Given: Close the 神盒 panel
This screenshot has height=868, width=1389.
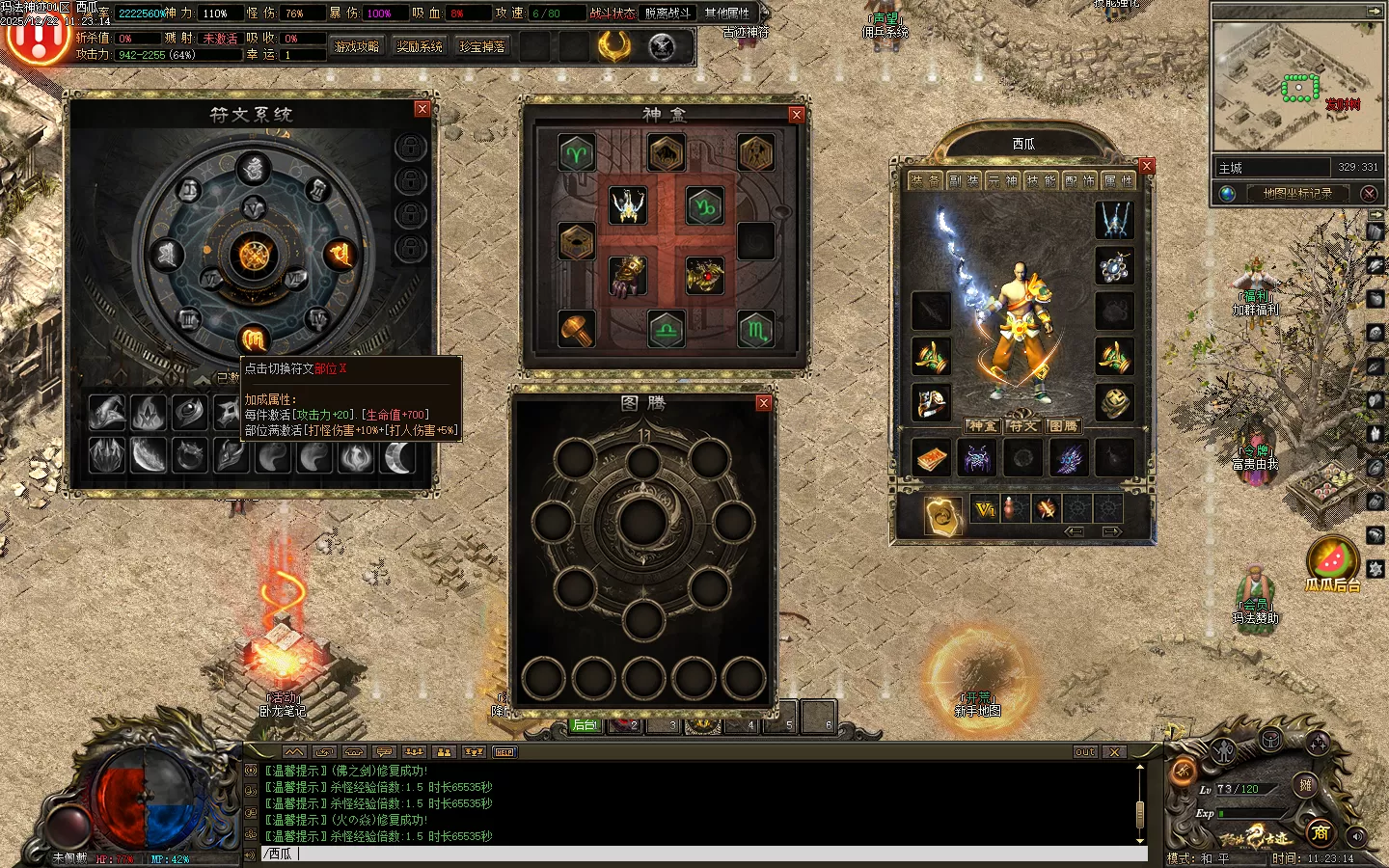Looking at the screenshot, I should coord(796,115).
